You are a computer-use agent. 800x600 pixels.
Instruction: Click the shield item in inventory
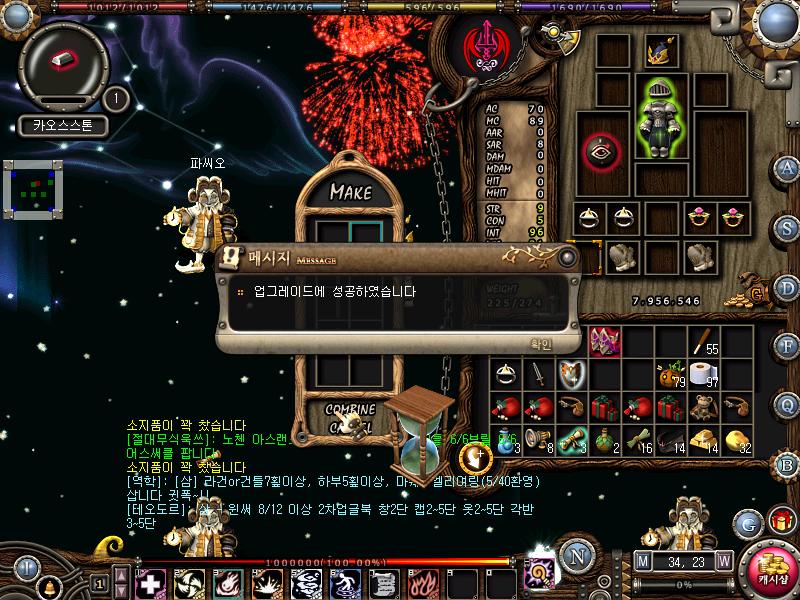coord(572,375)
